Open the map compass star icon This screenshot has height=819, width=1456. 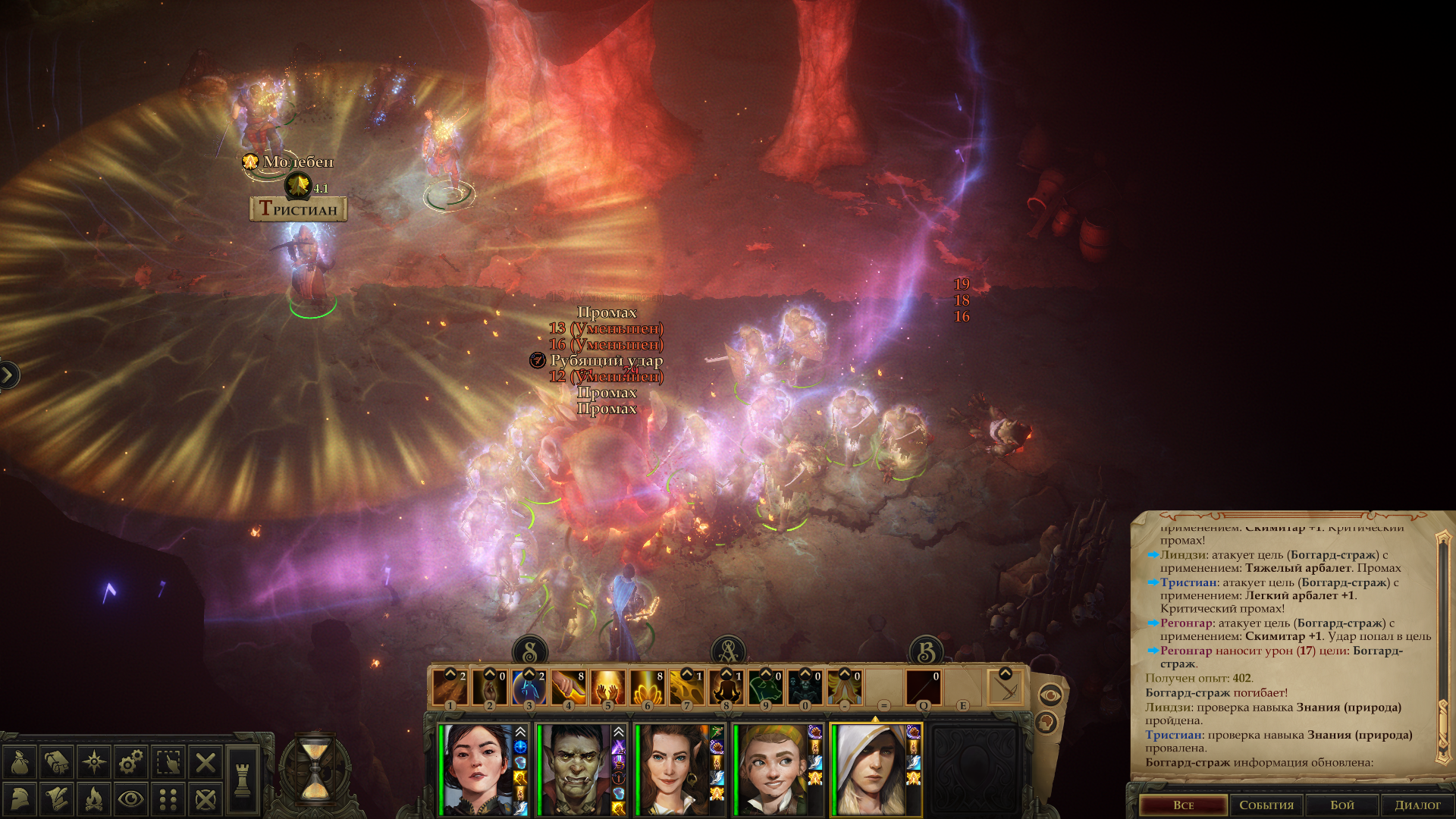94,762
